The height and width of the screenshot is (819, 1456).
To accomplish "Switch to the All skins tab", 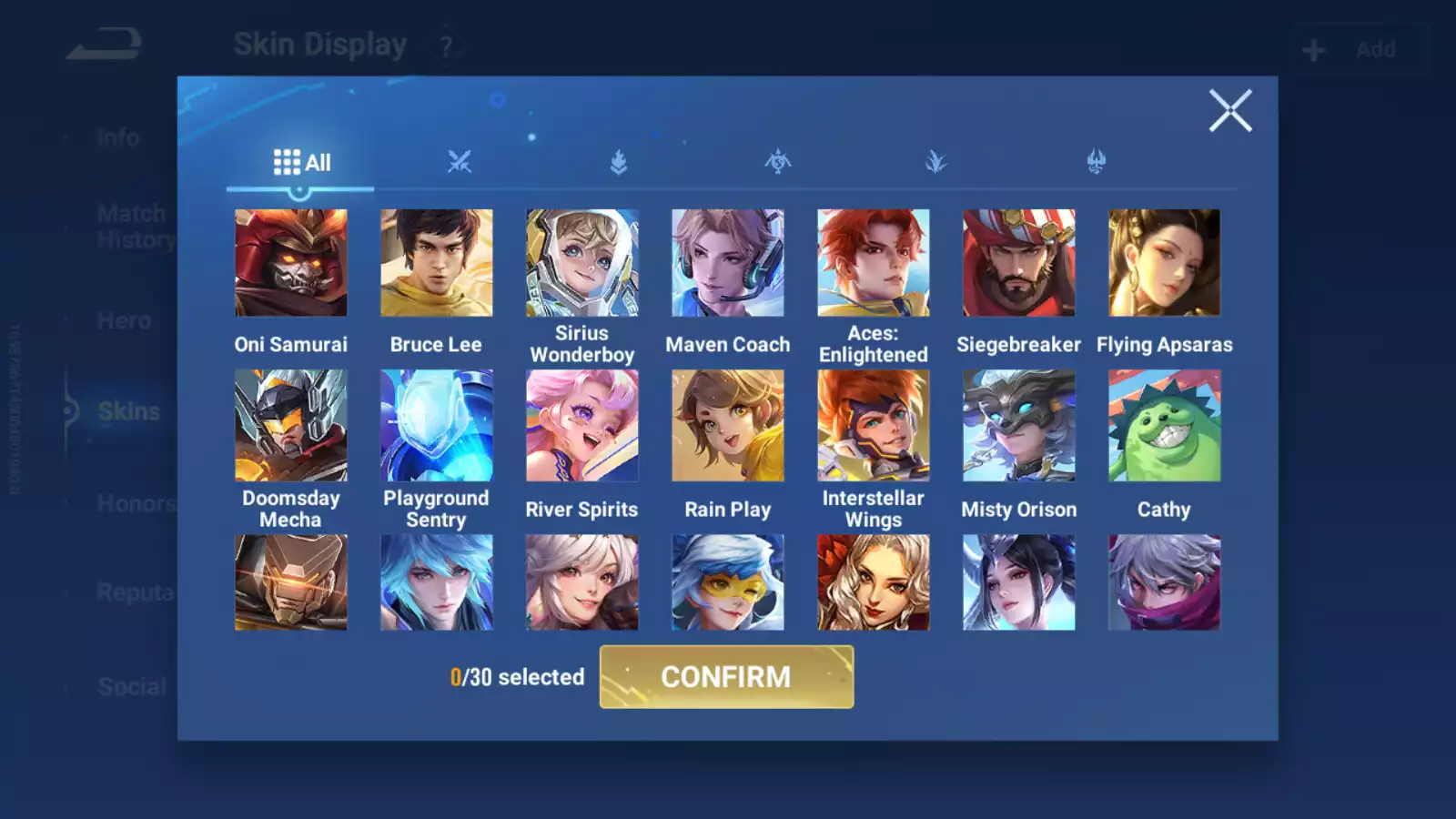I will pos(303,162).
